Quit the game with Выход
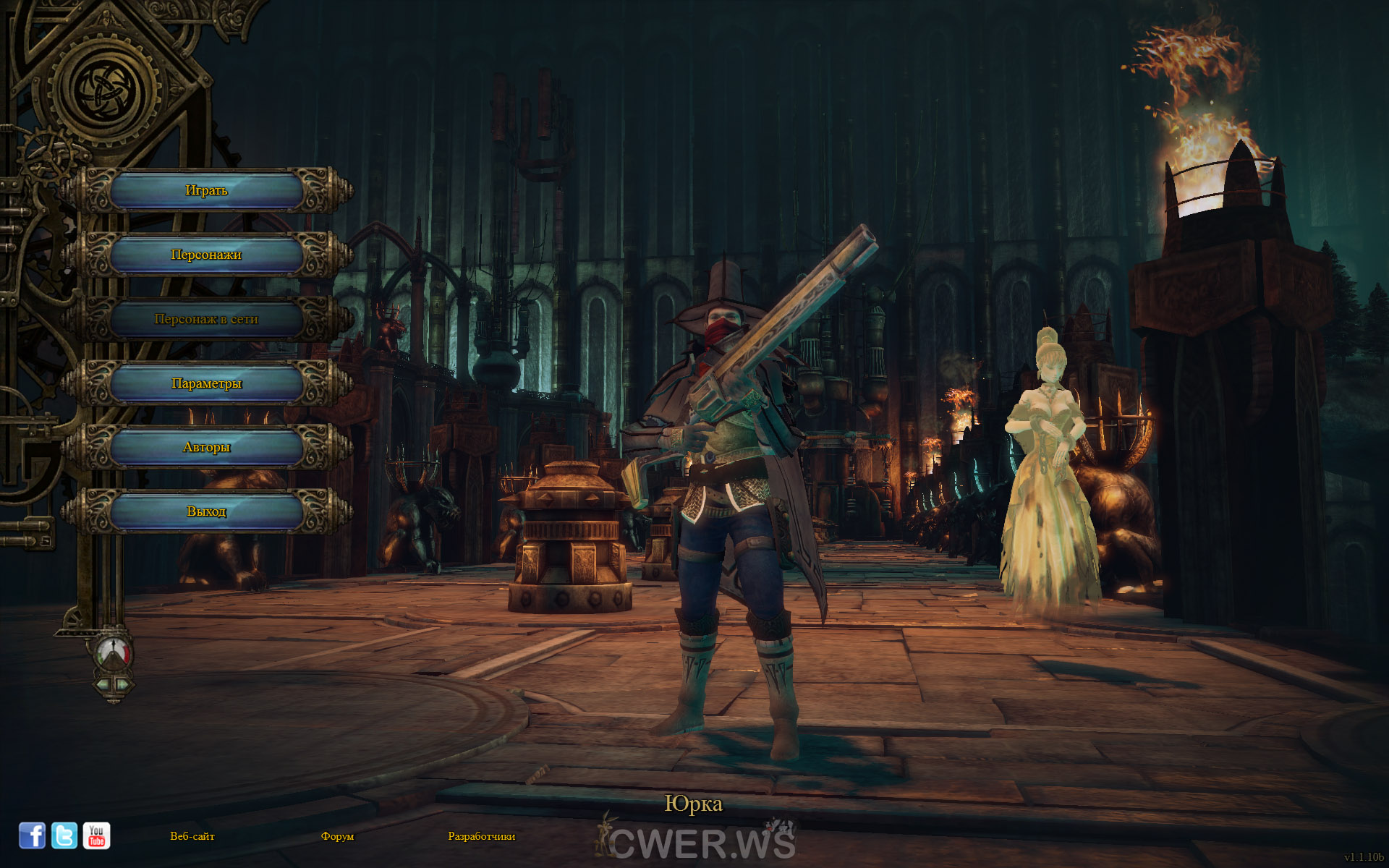The height and width of the screenshot is (868, 1389). click(x=206, y=511)
